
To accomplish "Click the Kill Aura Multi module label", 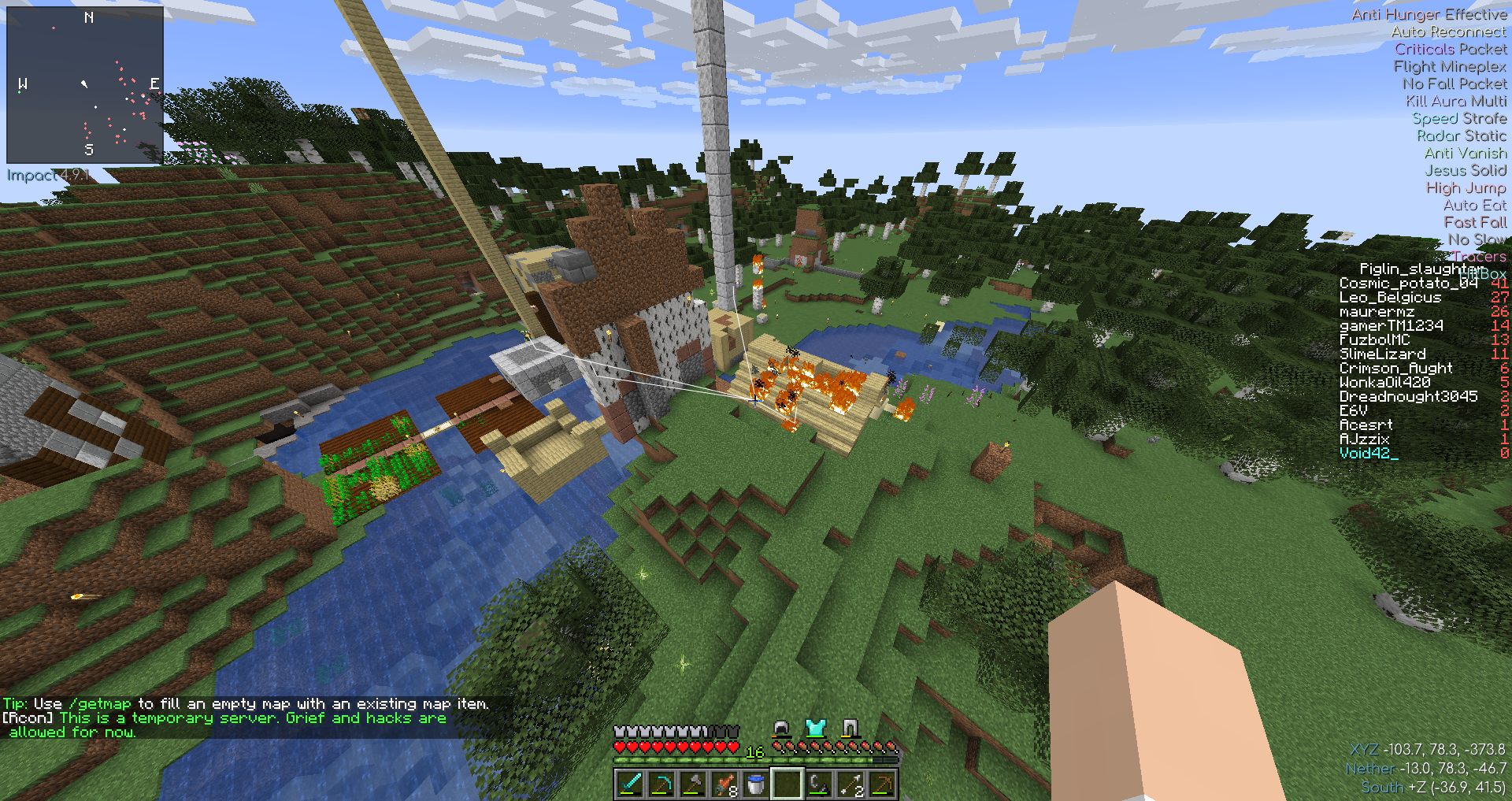I will pos(1456,101).
